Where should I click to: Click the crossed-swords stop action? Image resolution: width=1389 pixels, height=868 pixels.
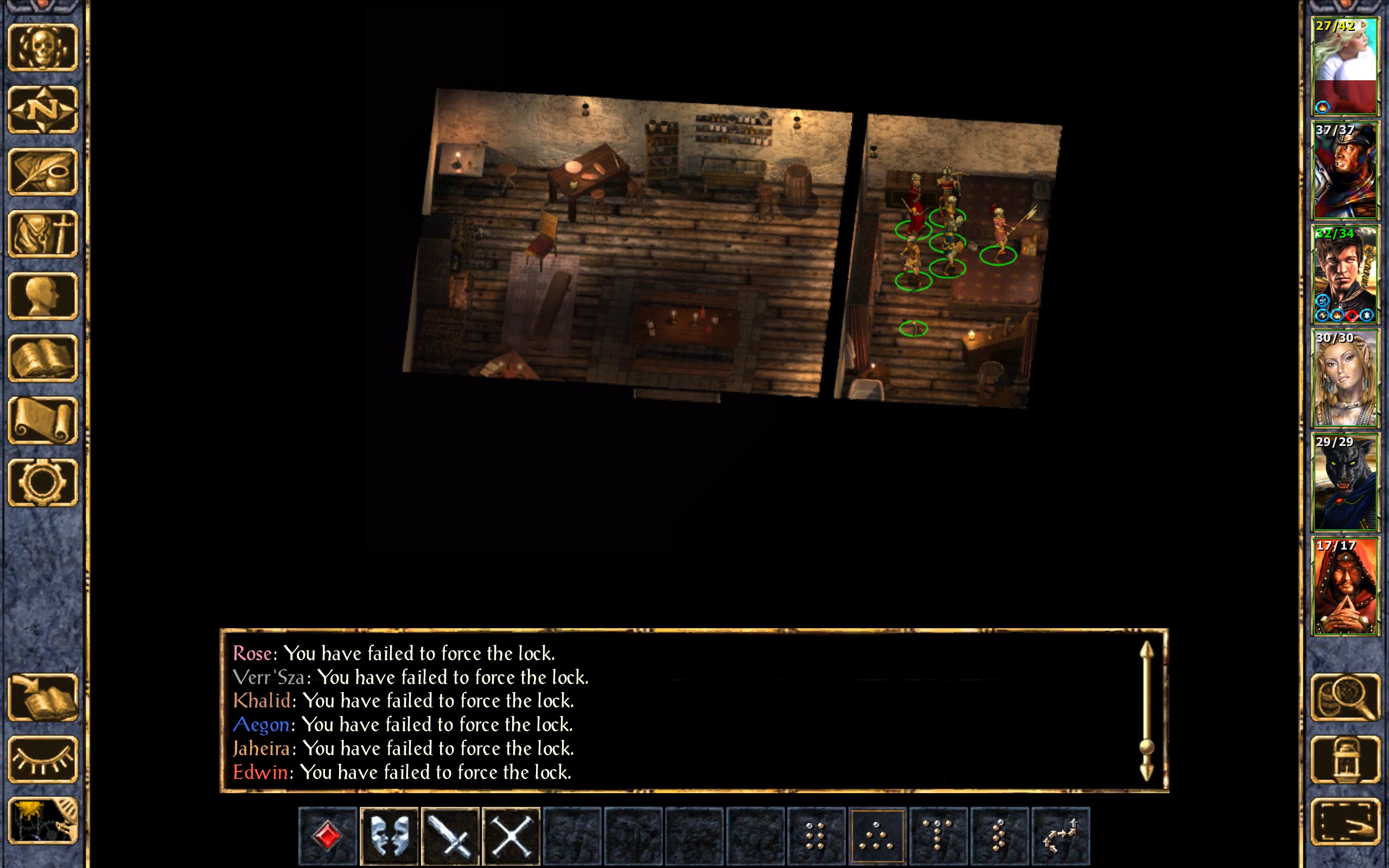512,835
